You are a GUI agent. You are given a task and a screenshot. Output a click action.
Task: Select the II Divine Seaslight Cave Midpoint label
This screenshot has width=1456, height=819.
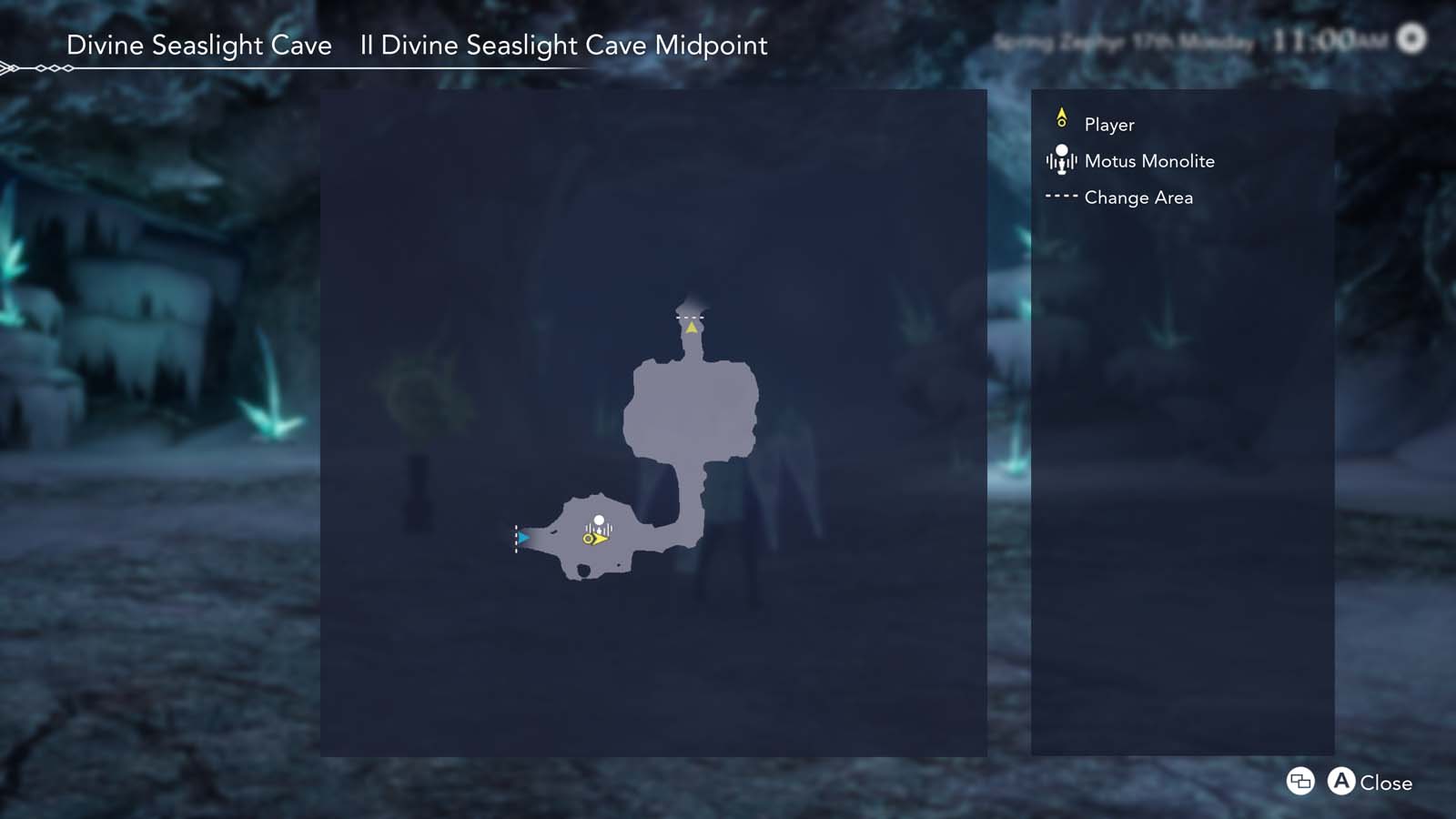(x=564, y=45)
